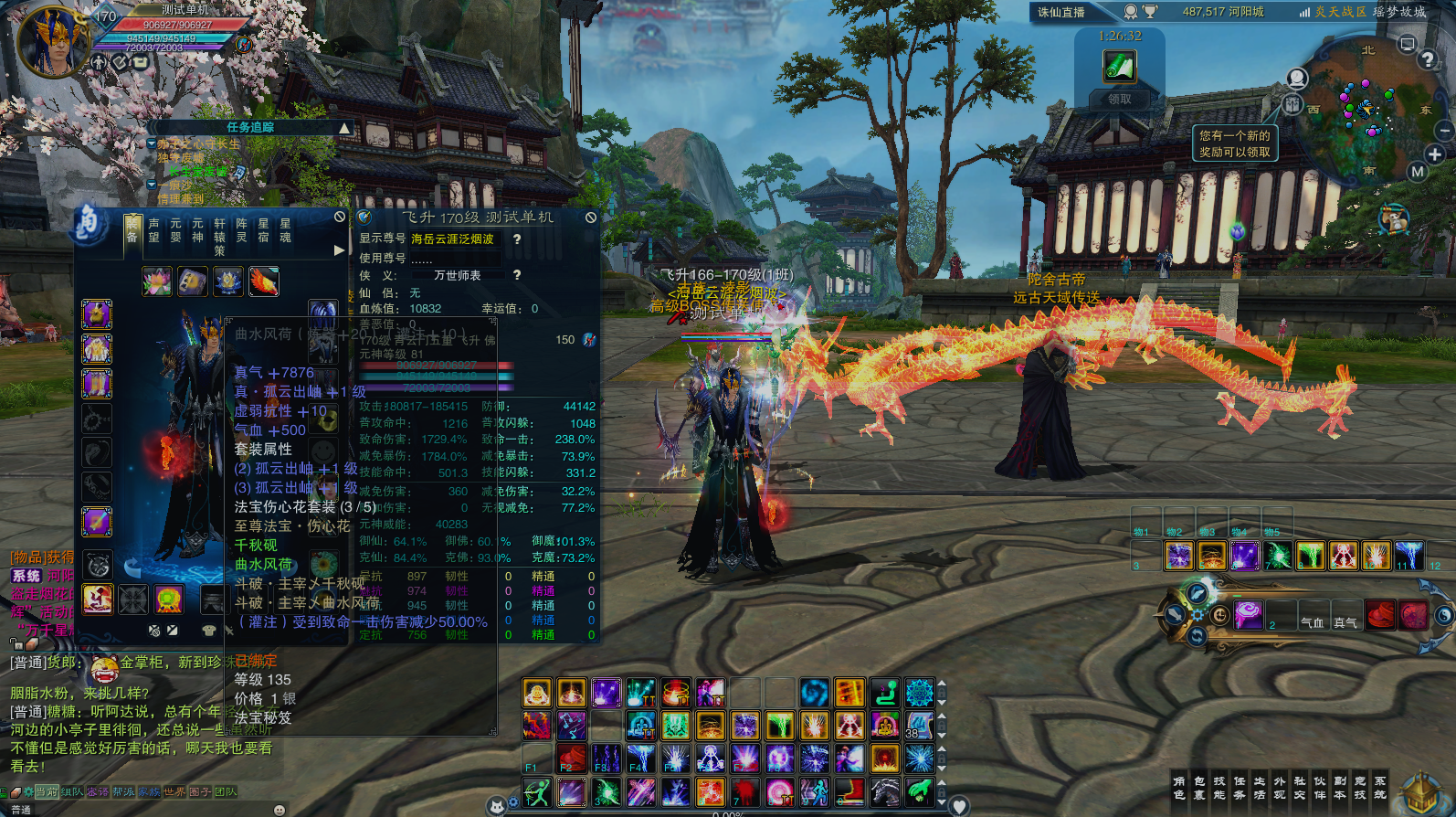Screen dimensions: 1456x817
Task: Open the 元婴 tab
Action: tap(175, 230)
